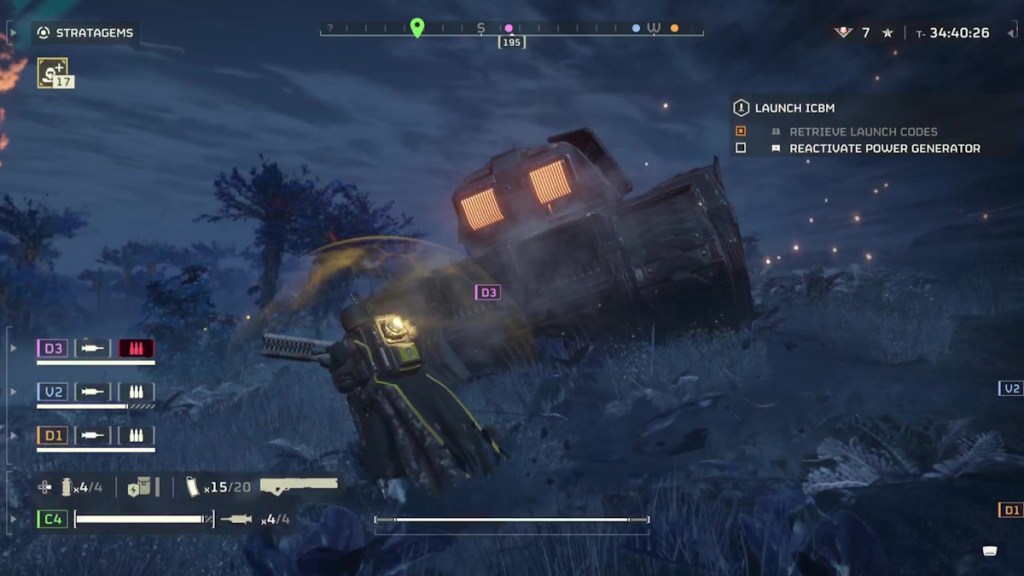Click the reinforcement skull lives icon
This screenshot has height=576, width=1024.
tap(843, 33)
